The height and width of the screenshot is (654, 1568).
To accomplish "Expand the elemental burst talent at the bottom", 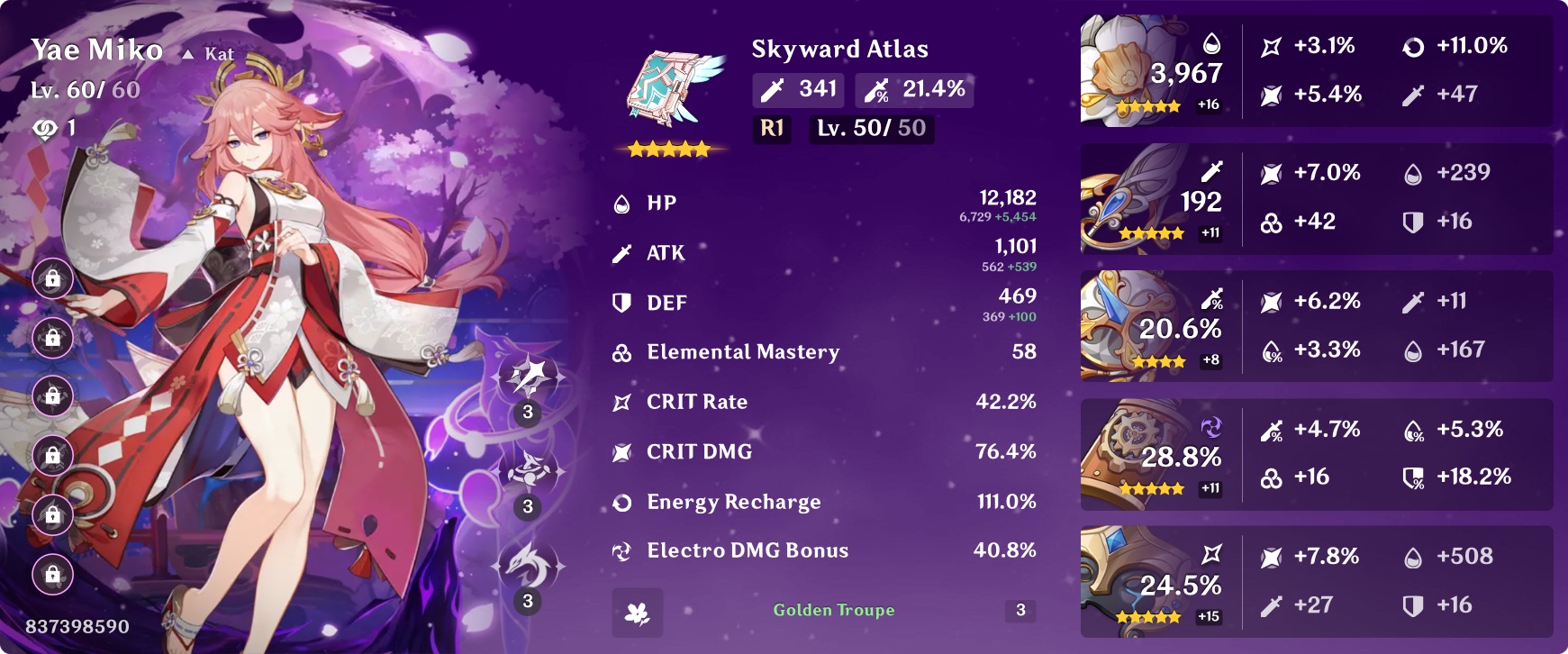I will click(x=527, y=563).
